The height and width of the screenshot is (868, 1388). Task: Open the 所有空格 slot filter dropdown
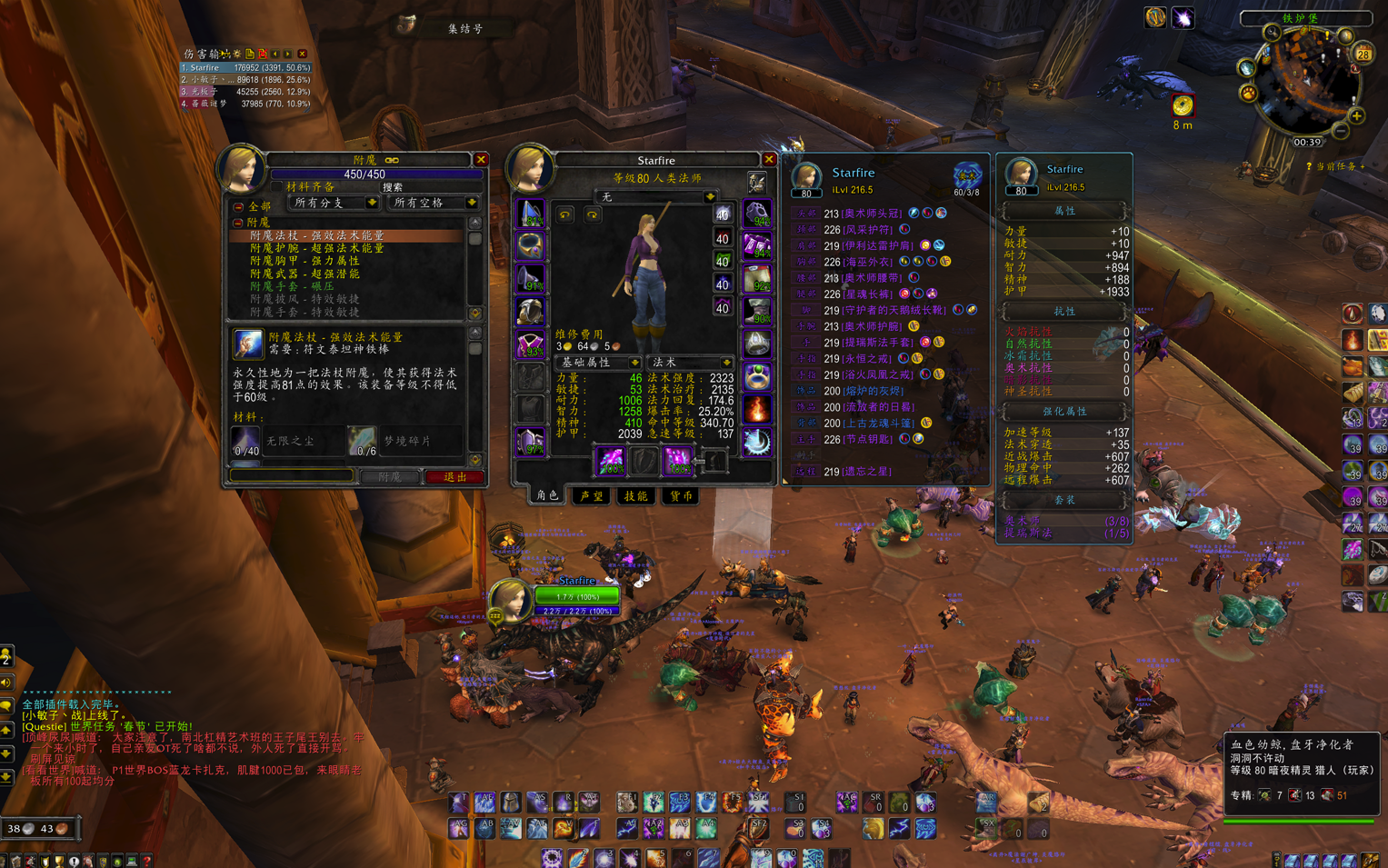pyautogui.click(x=471, y=203)
